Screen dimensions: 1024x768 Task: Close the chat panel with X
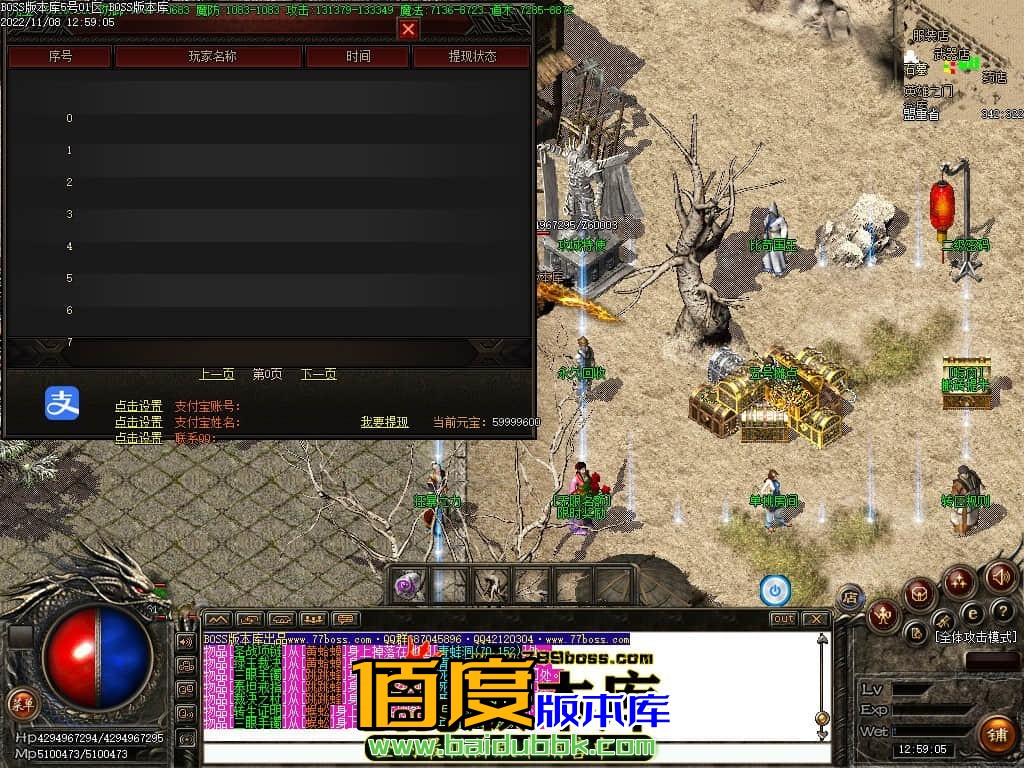815,619
